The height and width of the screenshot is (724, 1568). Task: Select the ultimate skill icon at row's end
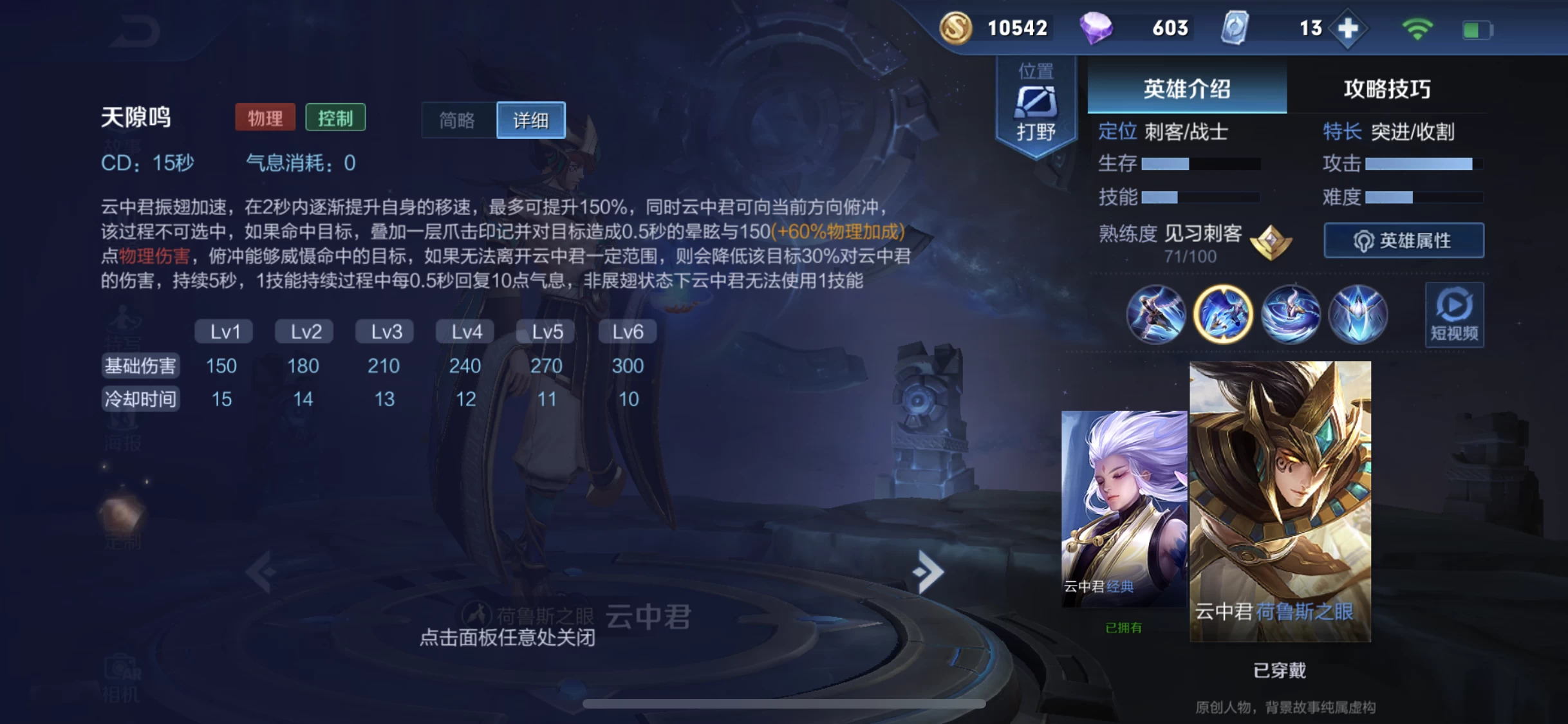click(1358, 313)
